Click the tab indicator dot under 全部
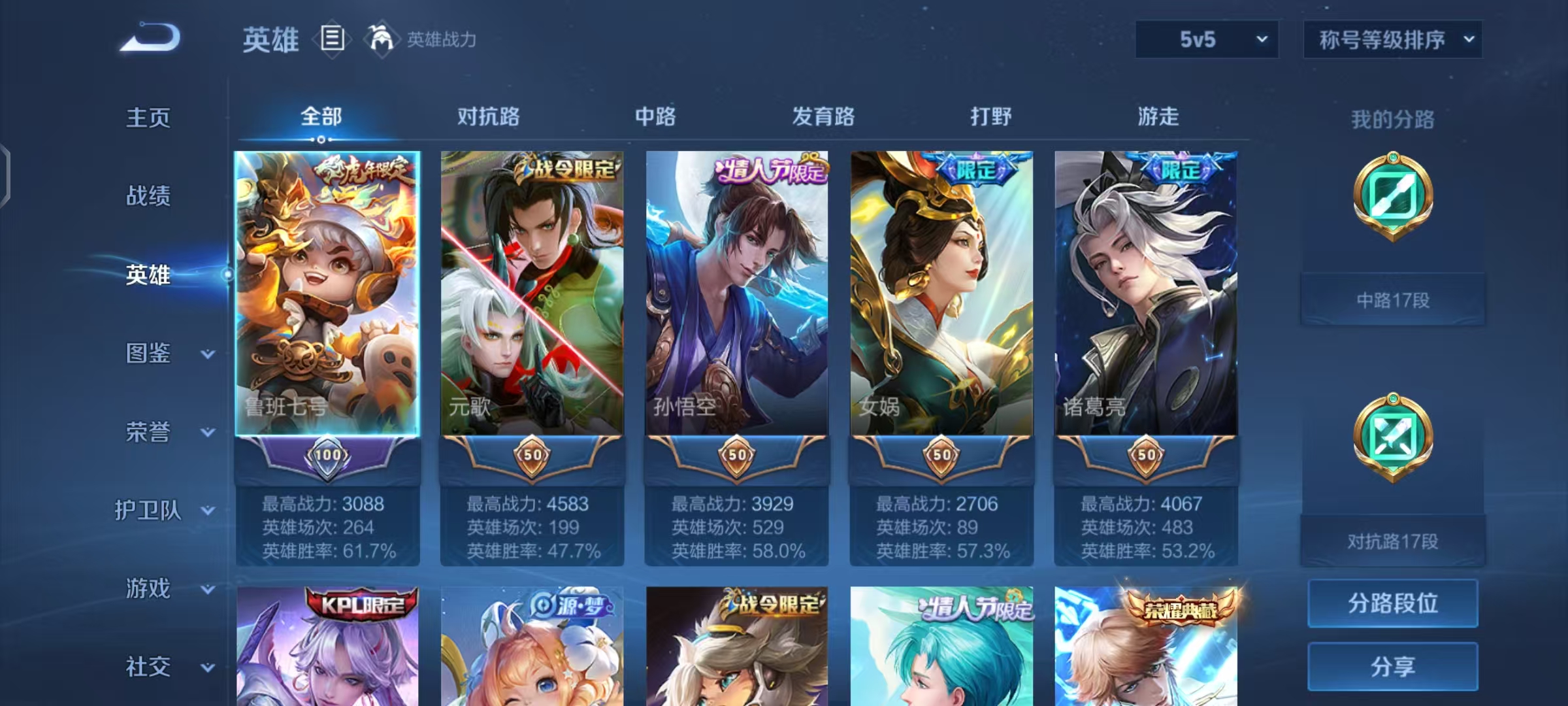Screen dimensions: 1568x706 tap(319, 139)
